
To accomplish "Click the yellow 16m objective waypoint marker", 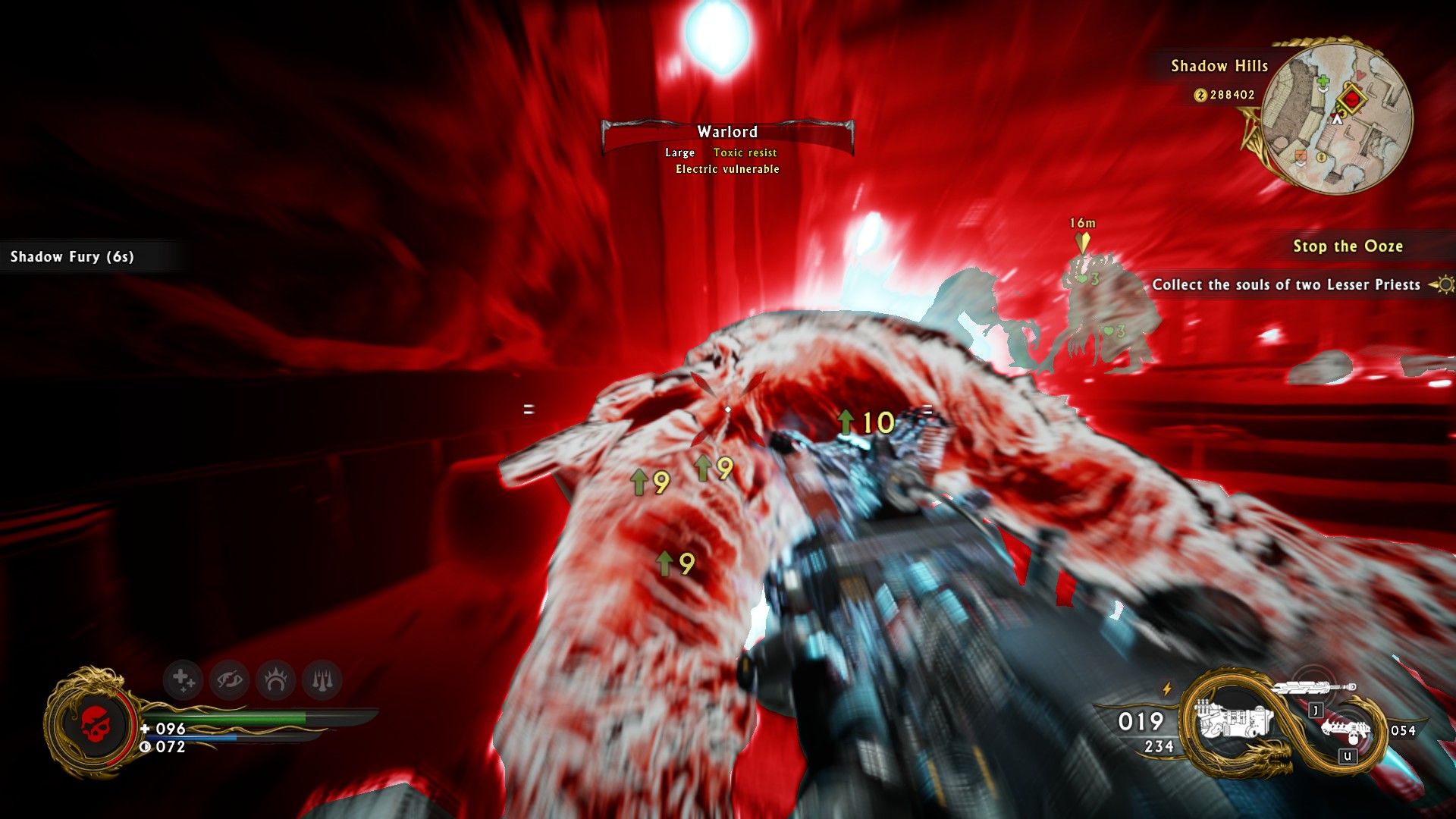I will tap(1083, 242).
